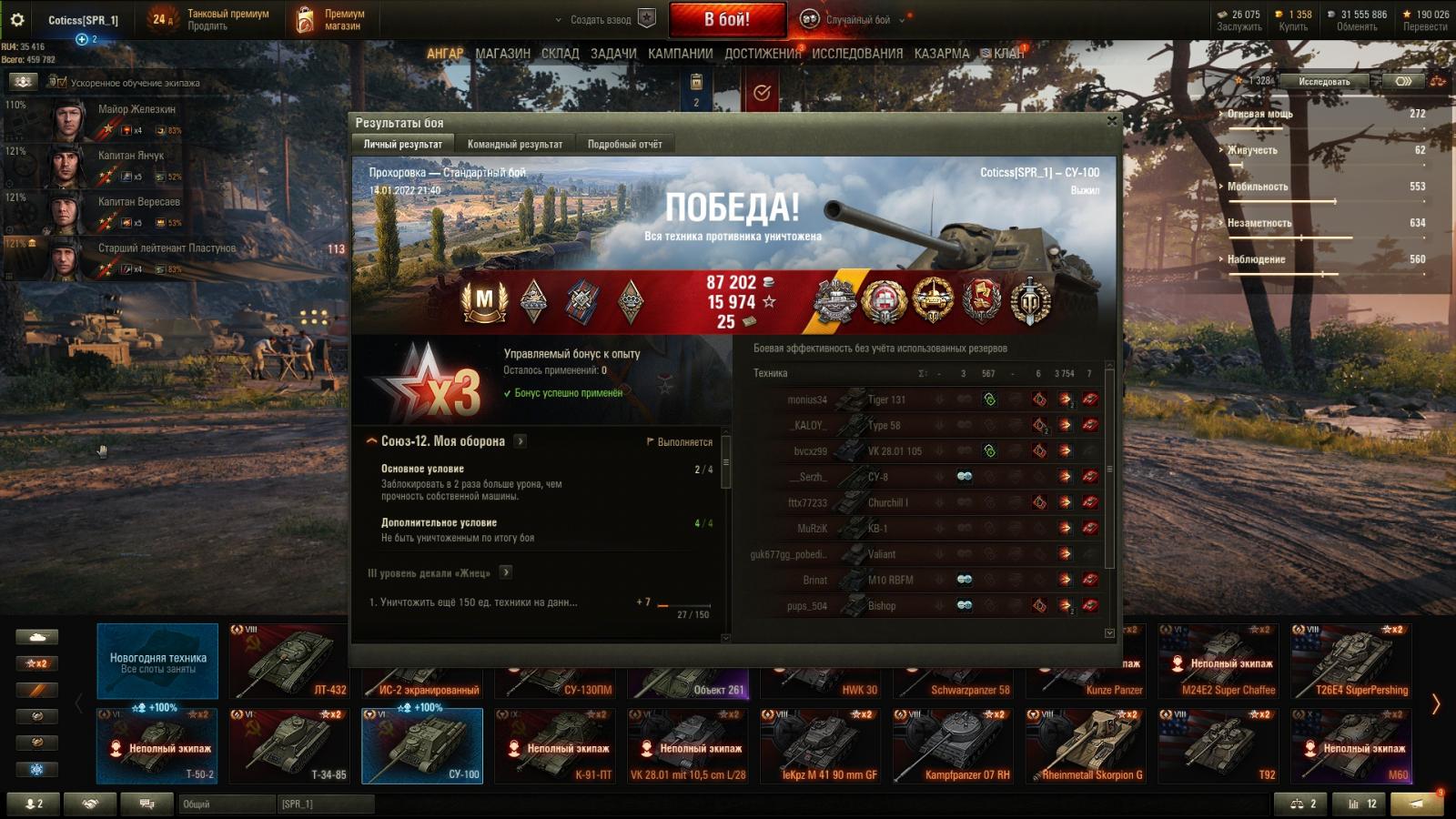Close the battle results window
Viewport: 1456px width, 819px height.
(1111, 121)
